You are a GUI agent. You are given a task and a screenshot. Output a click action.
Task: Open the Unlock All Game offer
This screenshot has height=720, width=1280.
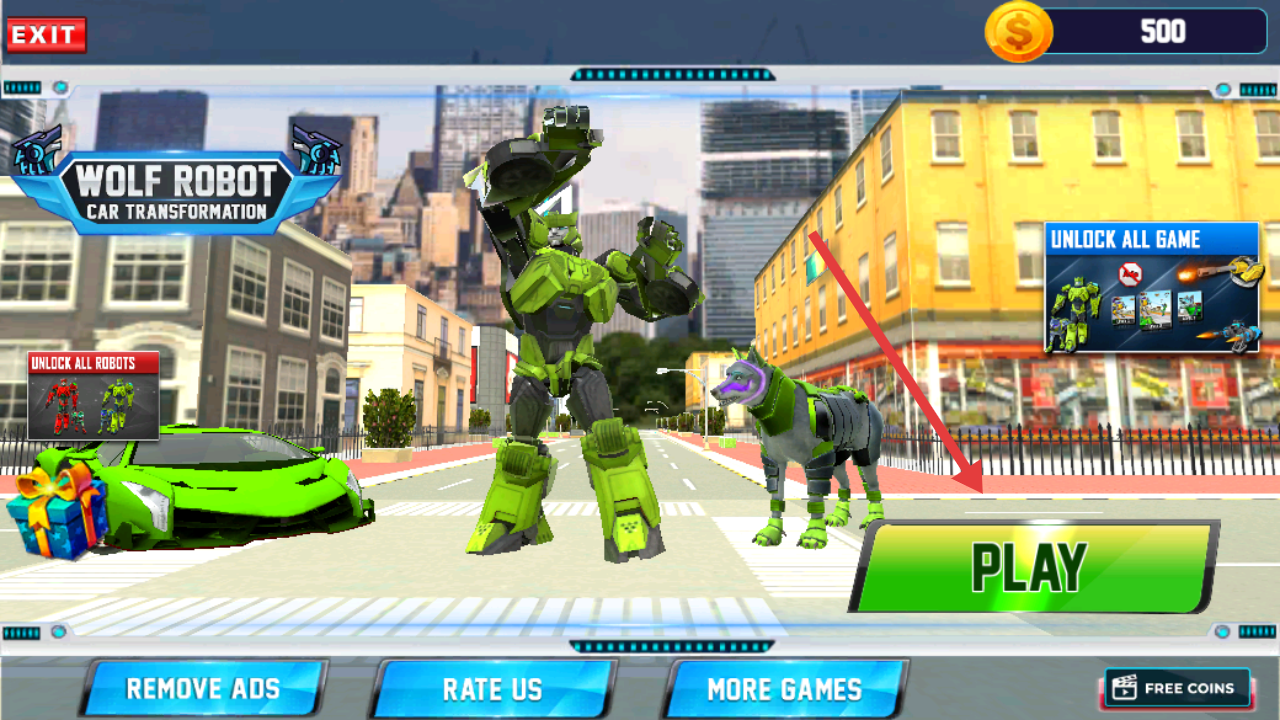tap(1151, 287)
